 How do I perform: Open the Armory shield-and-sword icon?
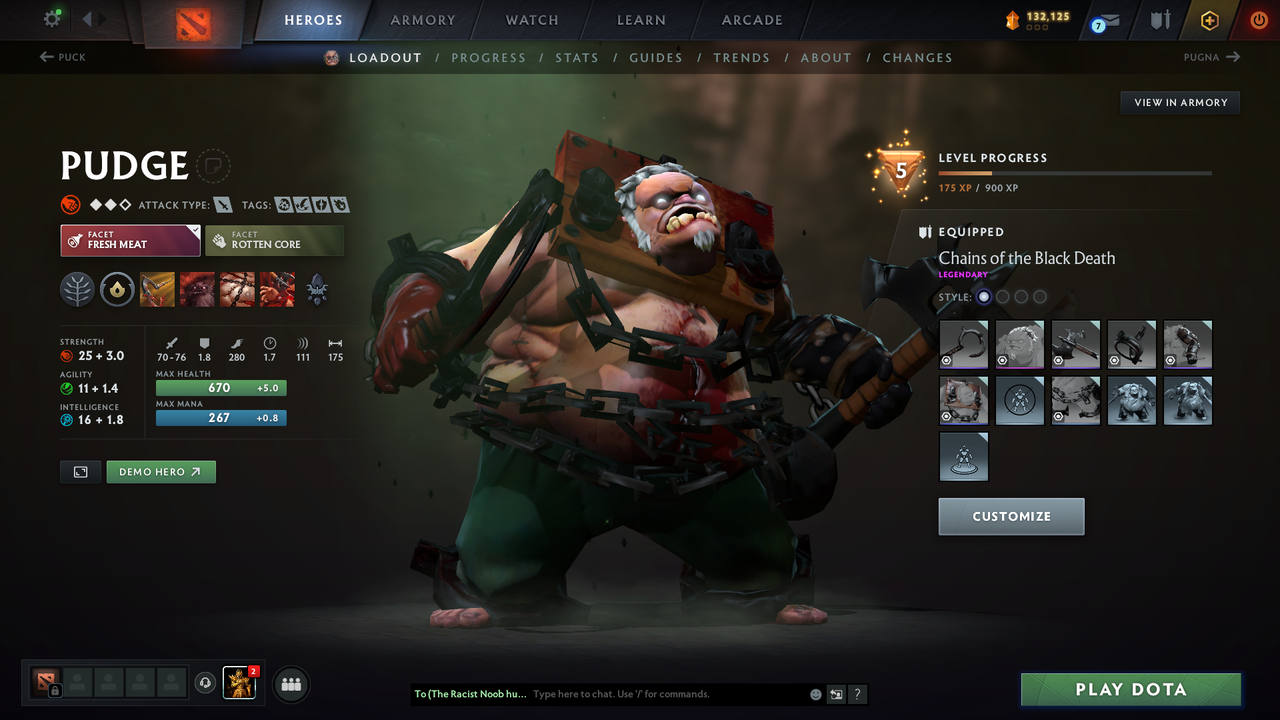point(1162,18)
